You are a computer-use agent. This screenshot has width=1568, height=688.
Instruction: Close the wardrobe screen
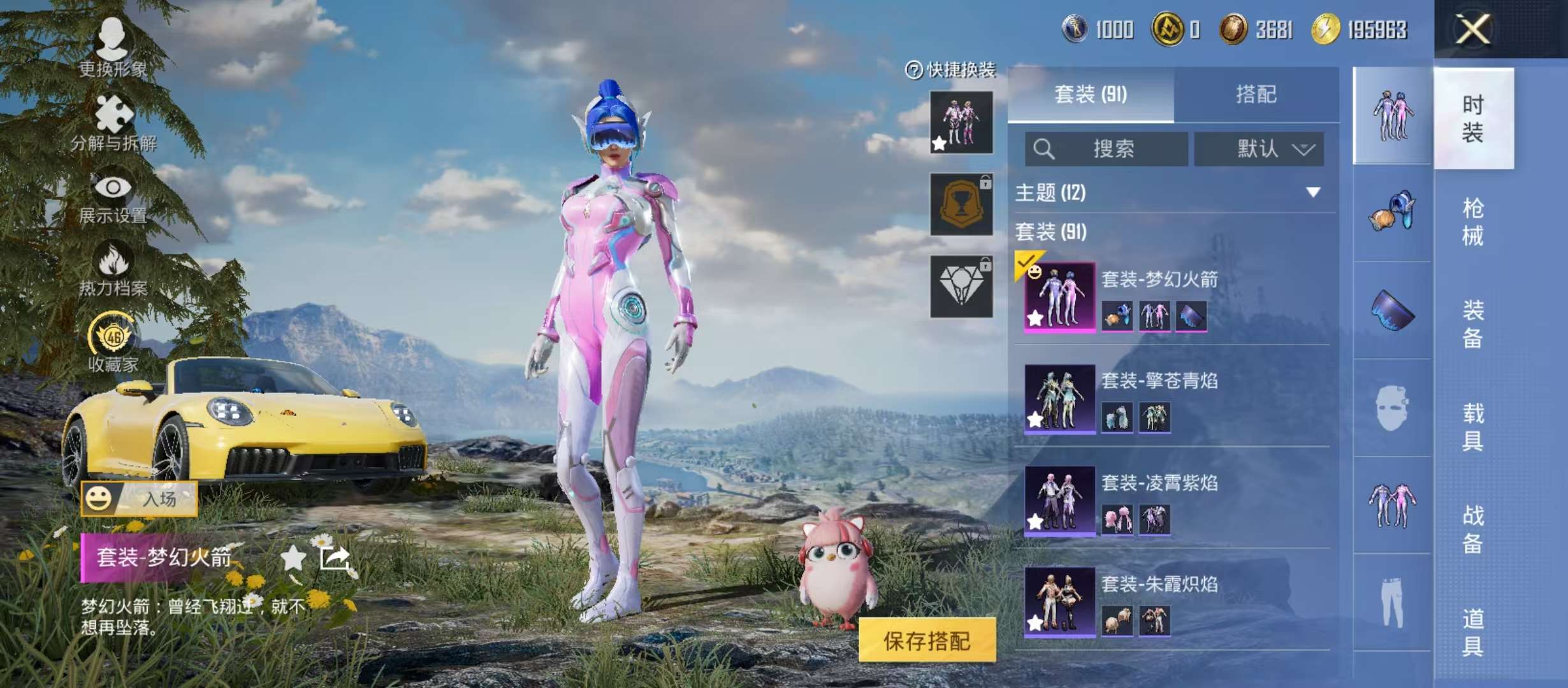point(1473,29)
